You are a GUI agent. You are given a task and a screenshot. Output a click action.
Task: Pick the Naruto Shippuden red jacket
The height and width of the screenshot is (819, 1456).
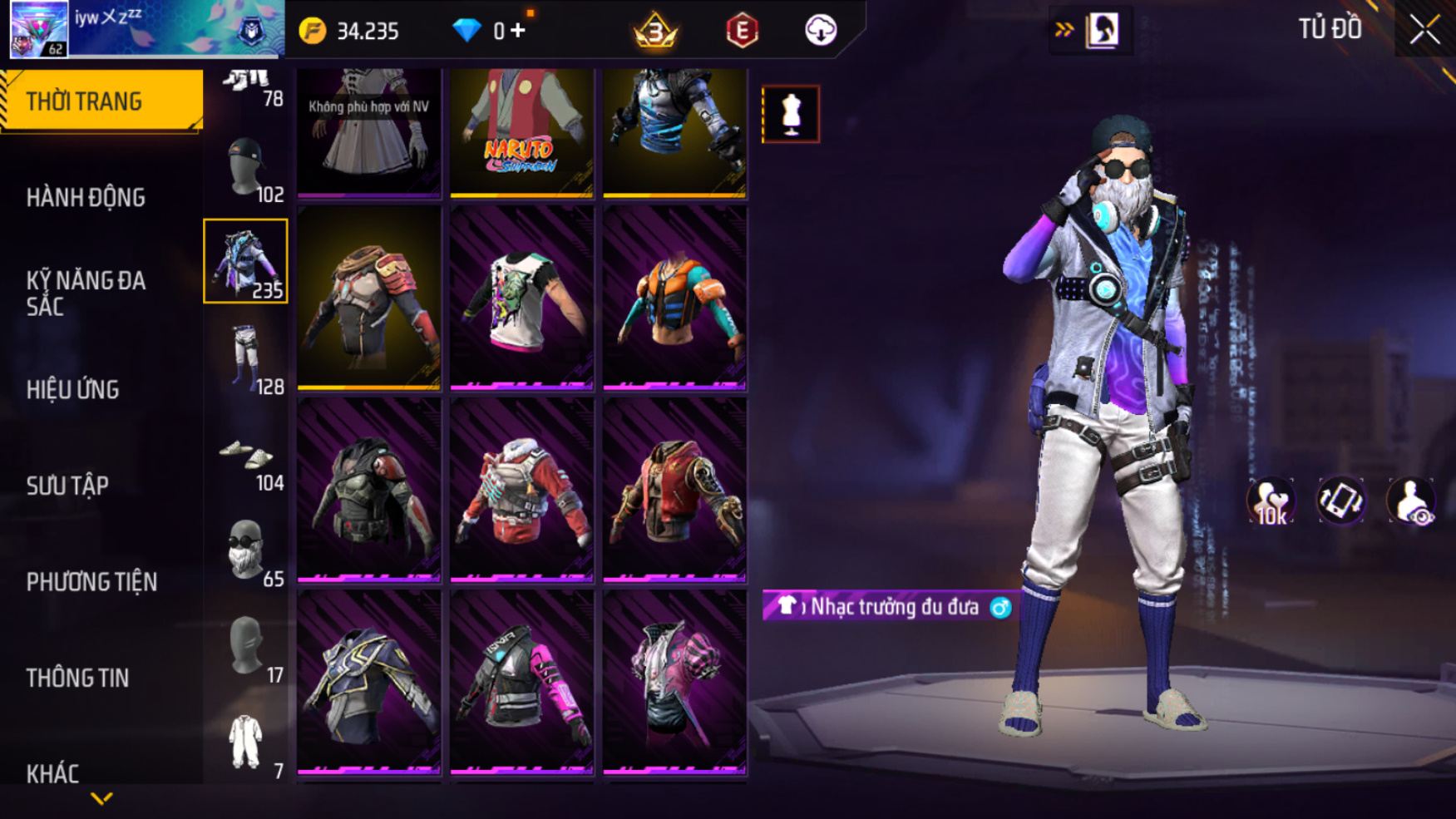[521, 131]
